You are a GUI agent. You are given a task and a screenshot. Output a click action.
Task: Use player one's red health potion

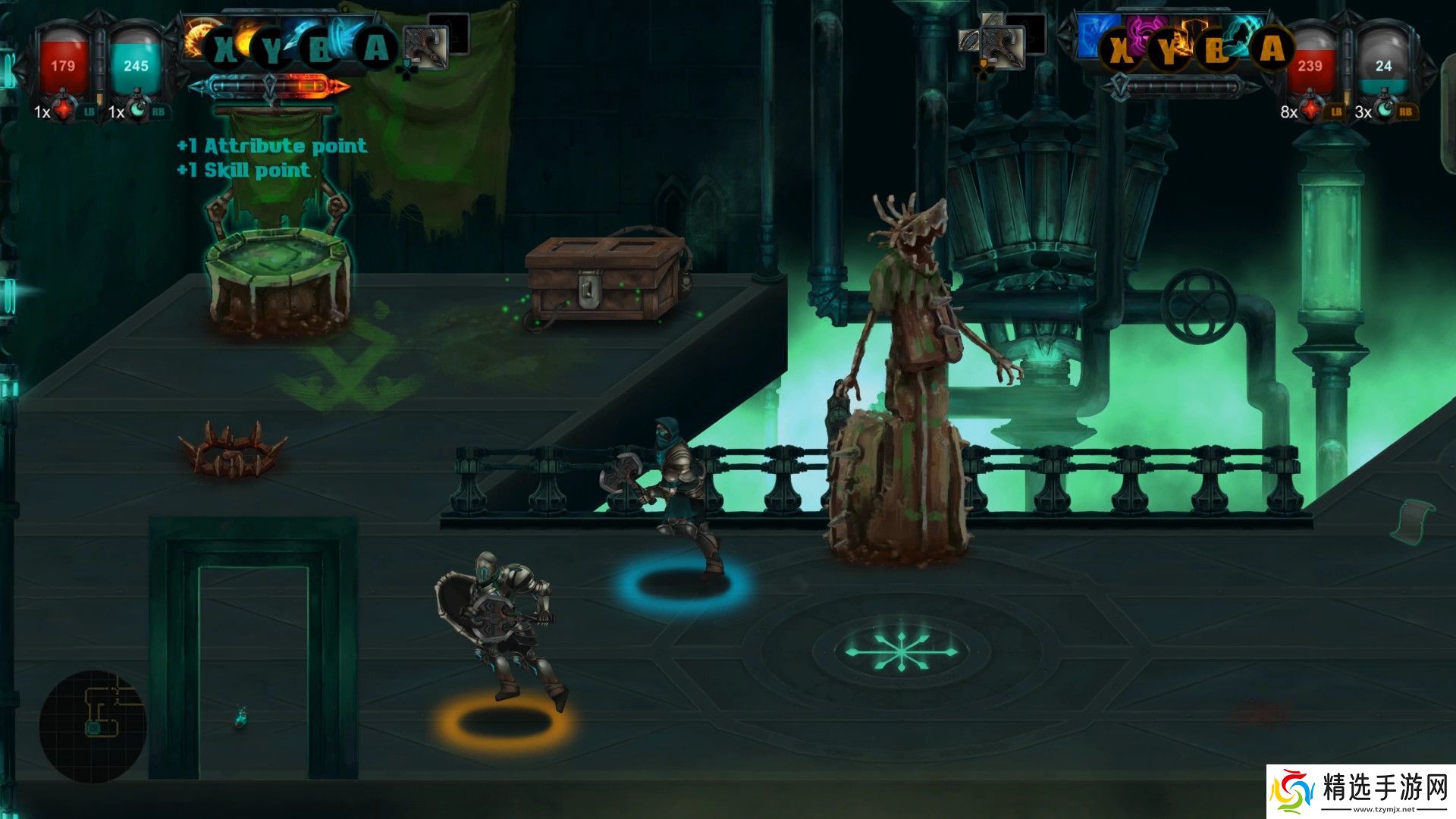(64, 111)
